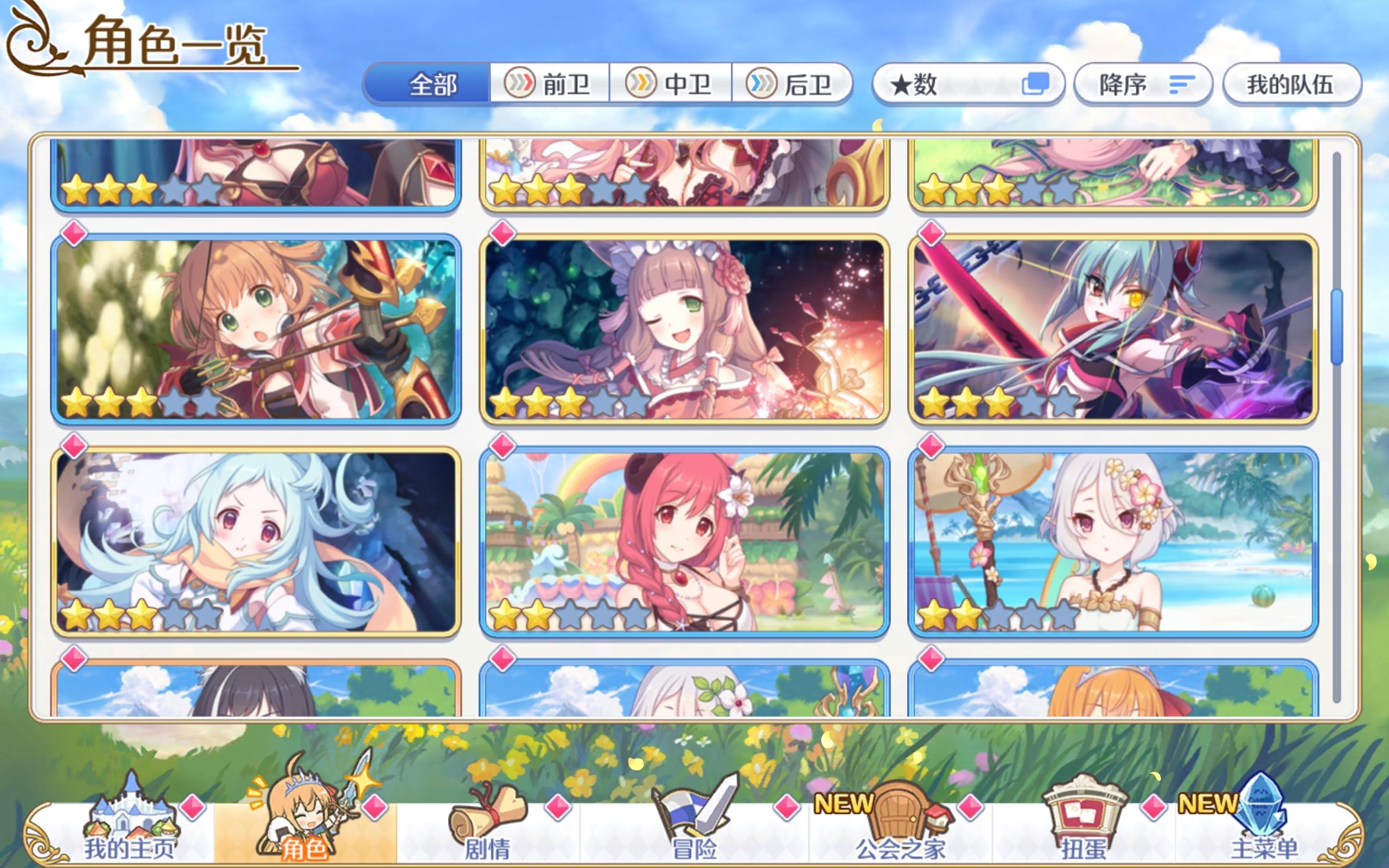Open the 剧情 story scroll icon
Screen dimensions: 1389x868
point(488,815)
